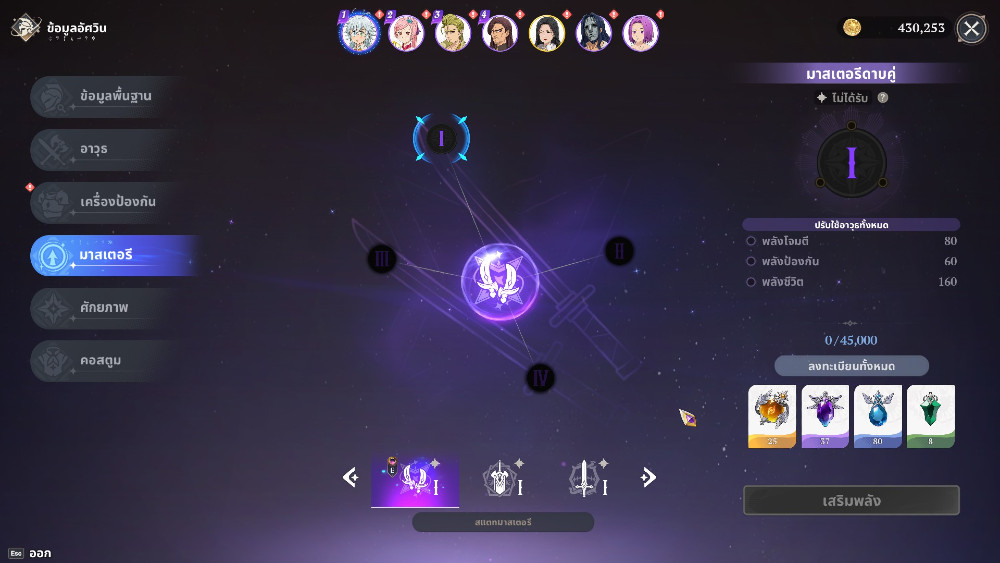
Task: Click the glowing central mastery orb
Action: (x=500, y=281)
